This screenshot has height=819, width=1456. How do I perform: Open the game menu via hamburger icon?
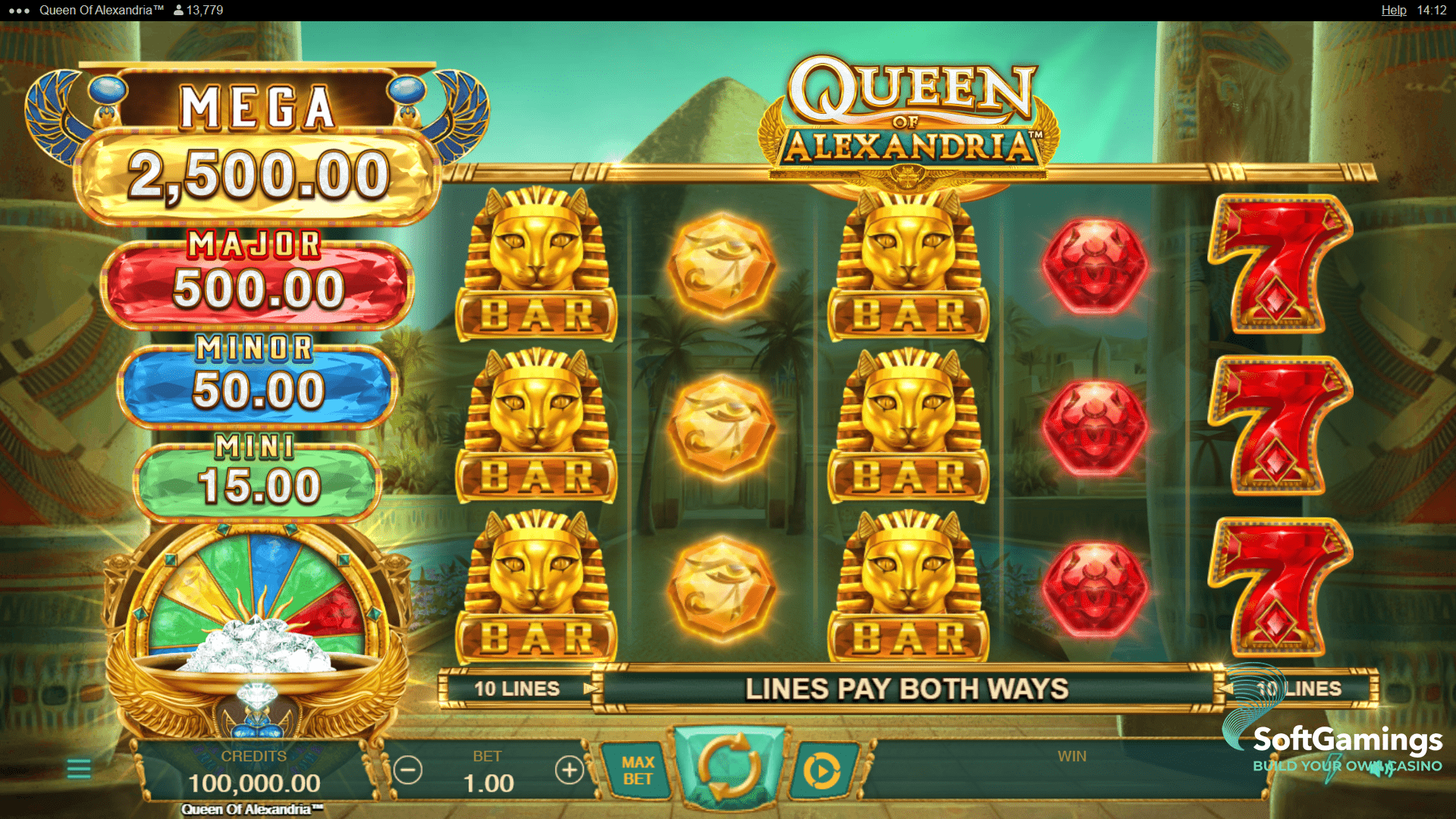pyautogui.click(x=78, y=768)
